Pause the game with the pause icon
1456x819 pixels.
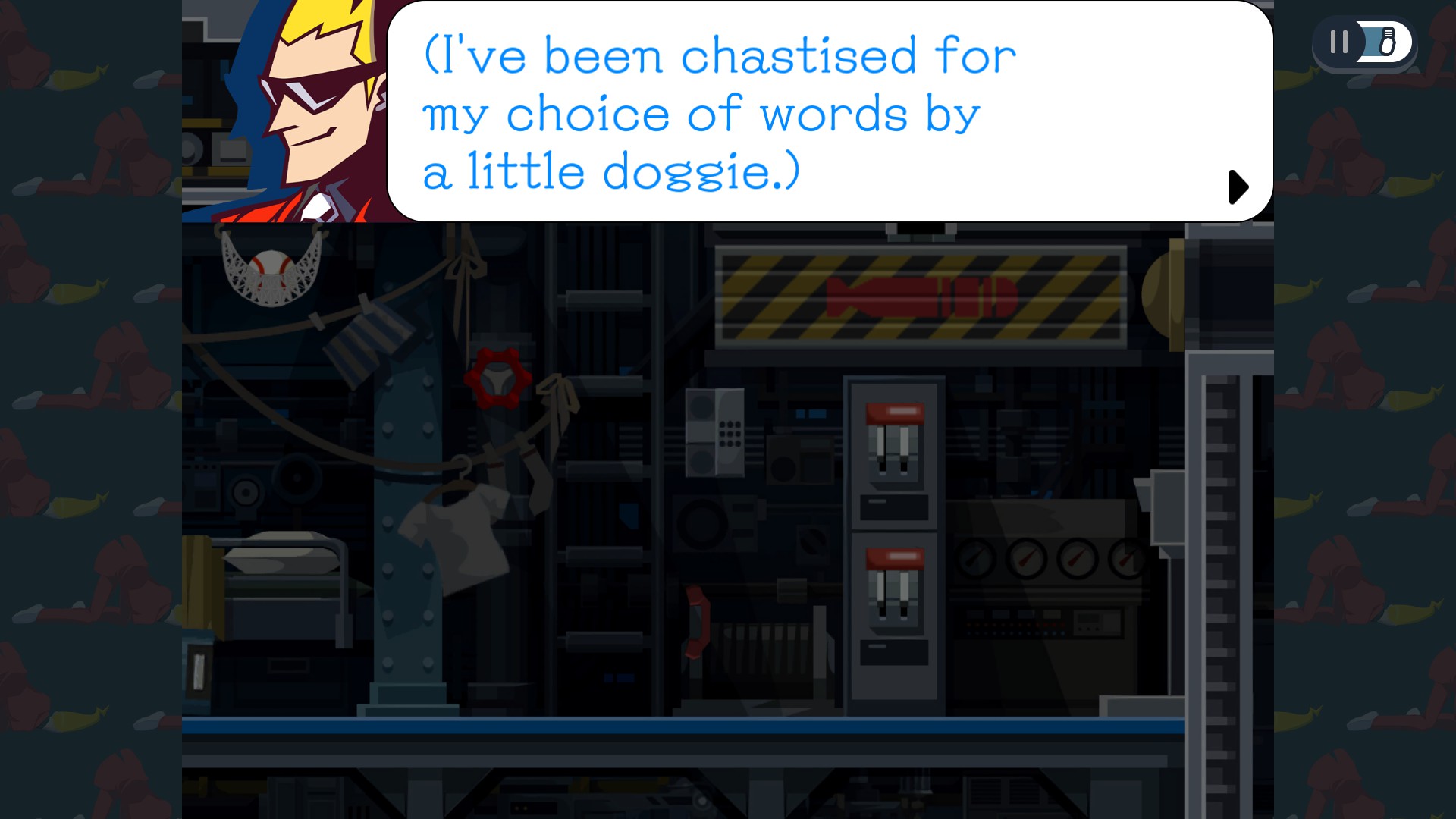coord(1338,42)
